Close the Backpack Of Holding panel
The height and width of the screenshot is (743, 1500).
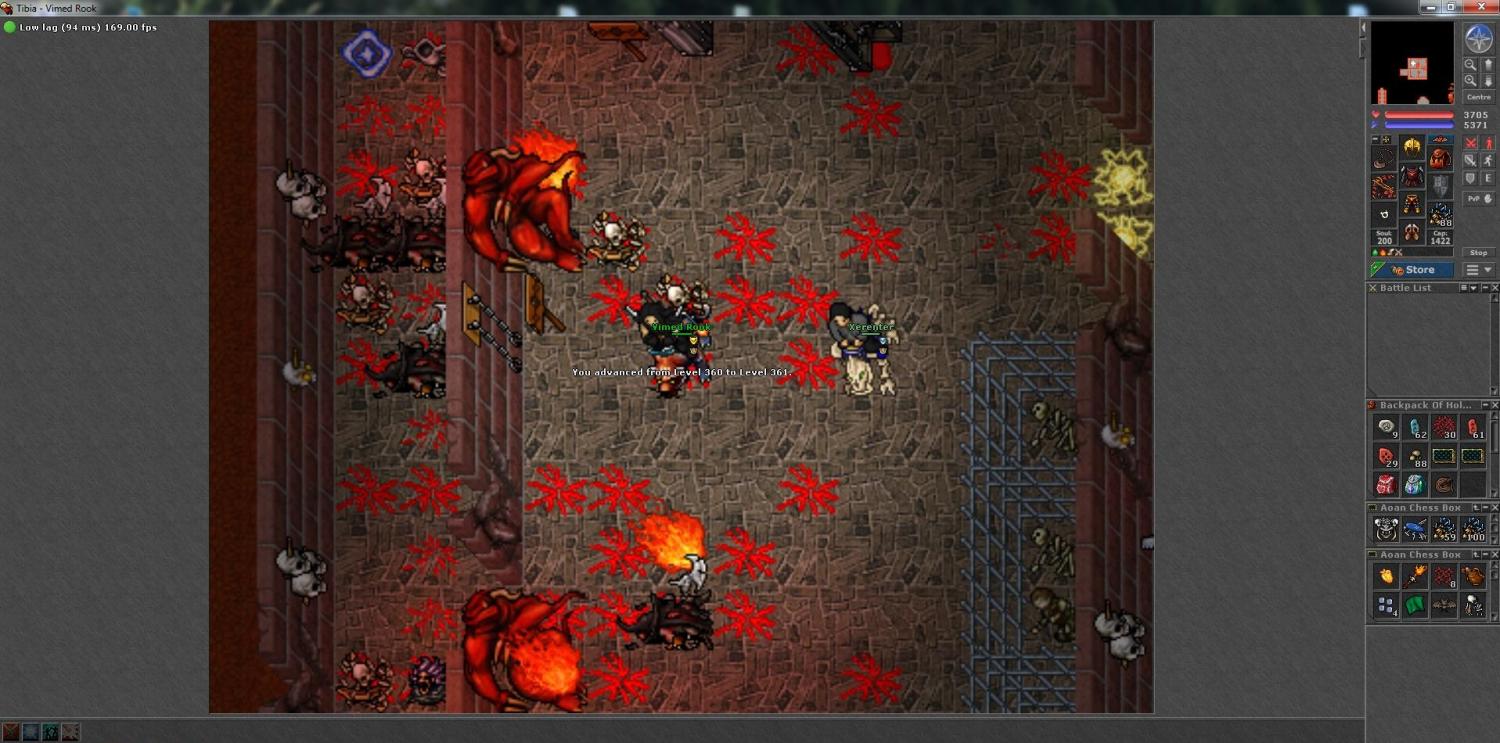(x=1493, y=405)
